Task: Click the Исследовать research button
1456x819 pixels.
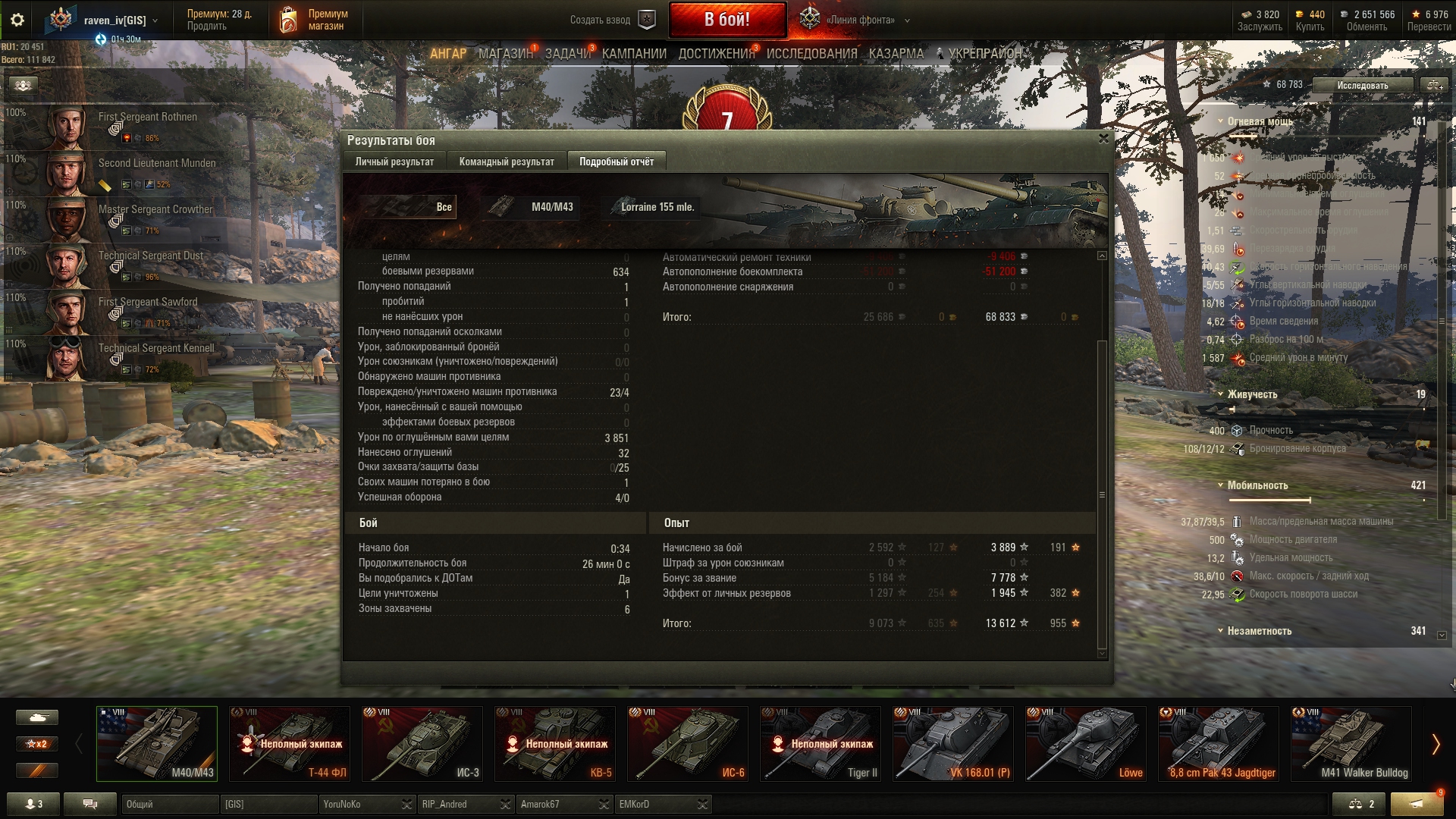Action: 1362,85
